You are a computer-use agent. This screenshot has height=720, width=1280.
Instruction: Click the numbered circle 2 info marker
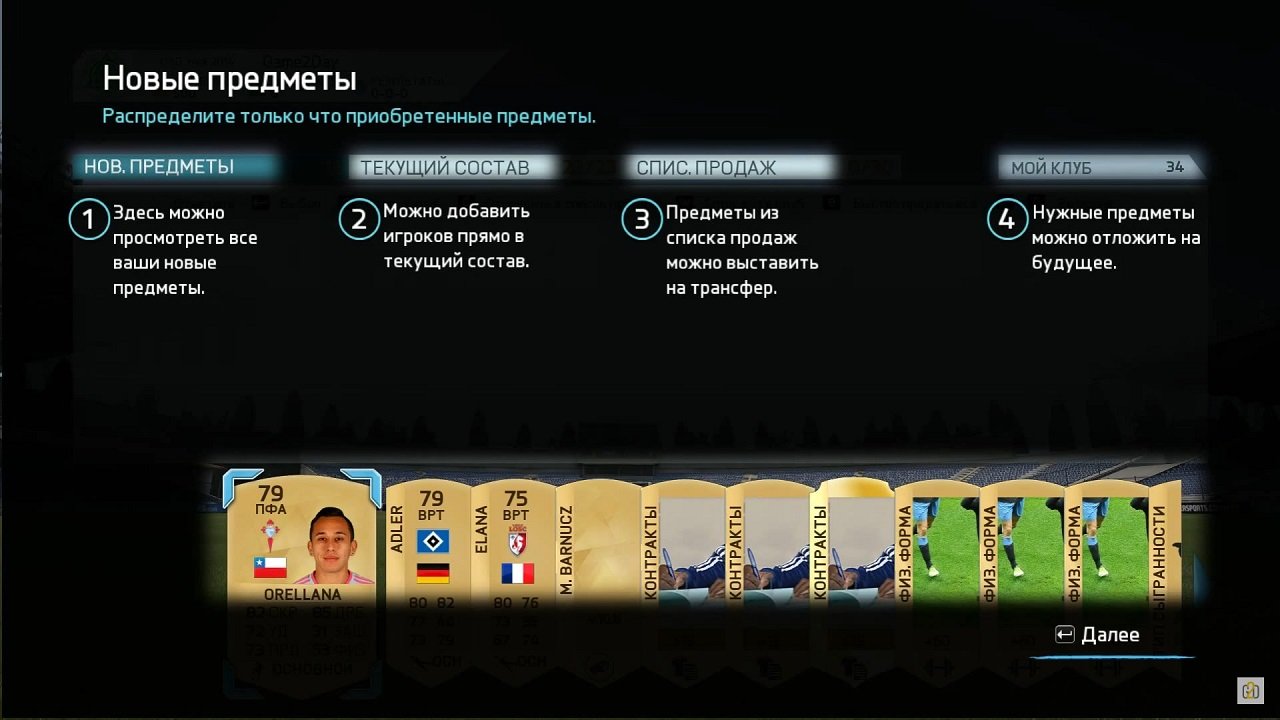tap(359, 219)
